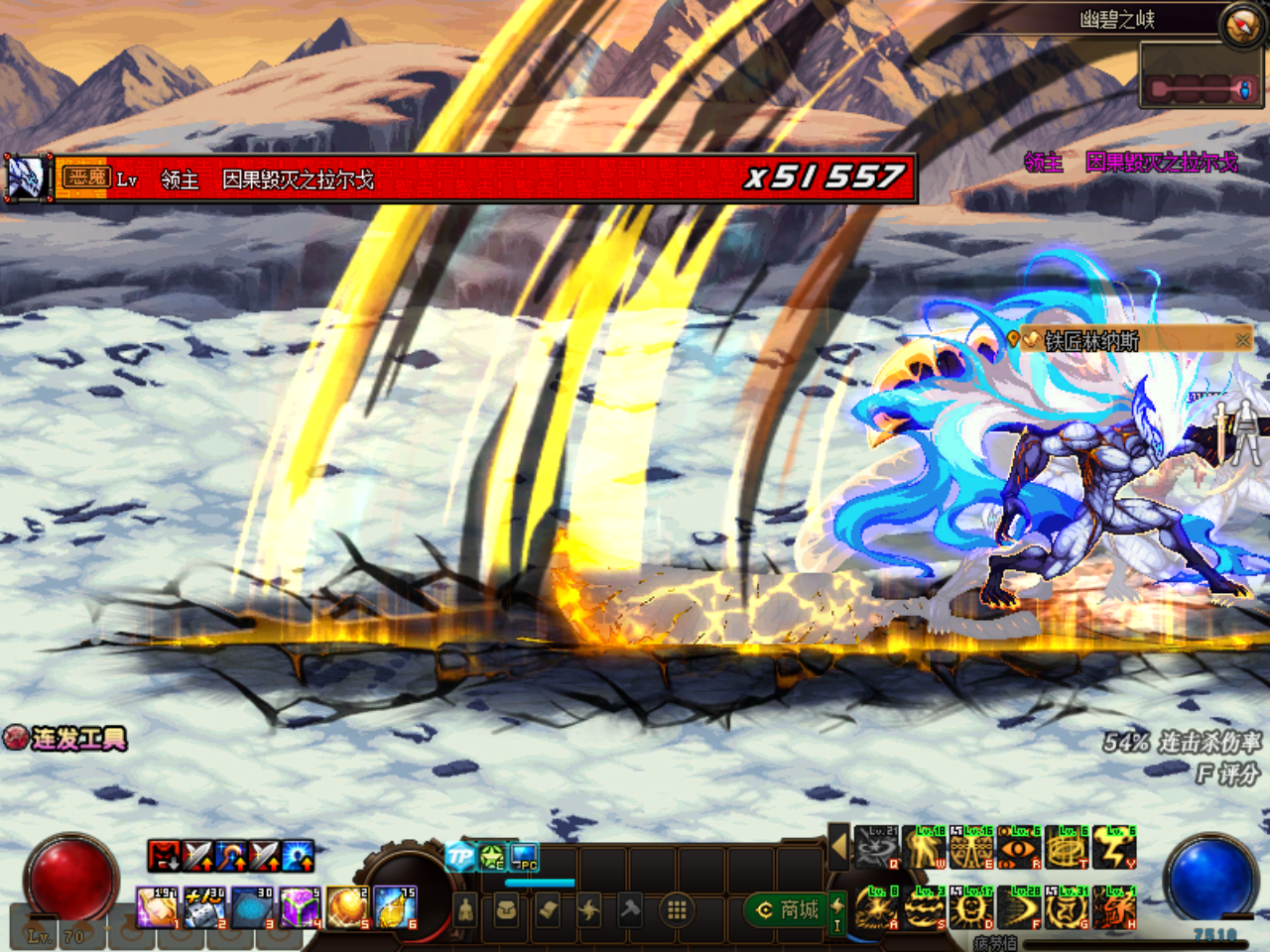Open the inventory bag icon

click(506, 910)
